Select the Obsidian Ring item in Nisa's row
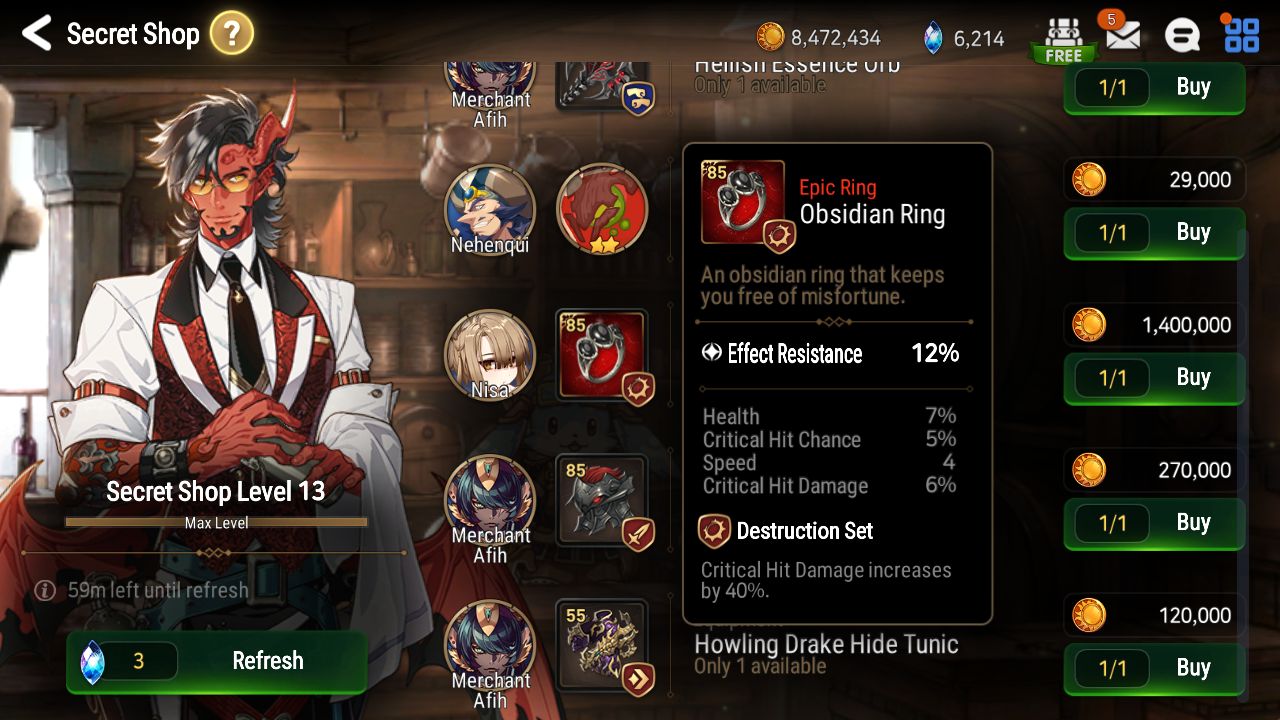1280x720 pixels. click(602, 356)
